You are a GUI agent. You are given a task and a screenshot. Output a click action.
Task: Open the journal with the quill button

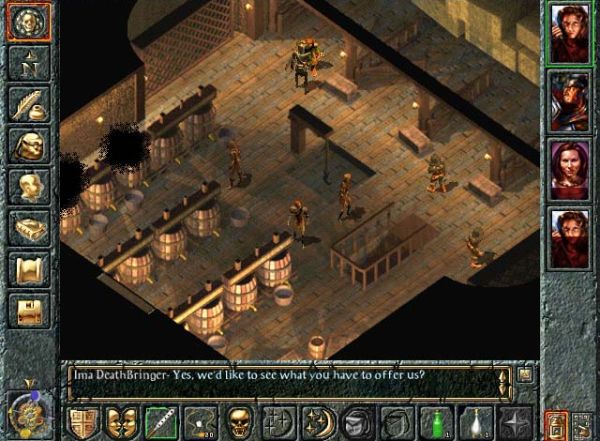tap(29, 103)
